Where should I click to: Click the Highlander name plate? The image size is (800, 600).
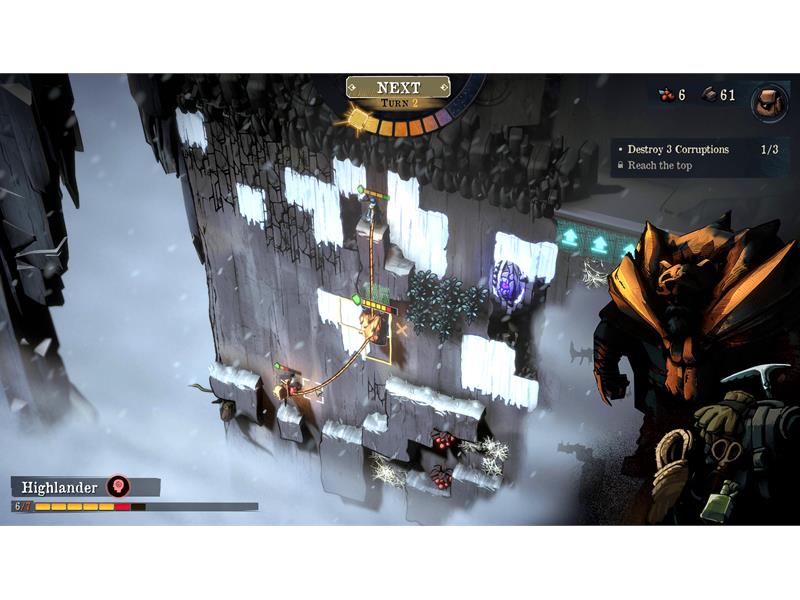click(x=60, y=487)
